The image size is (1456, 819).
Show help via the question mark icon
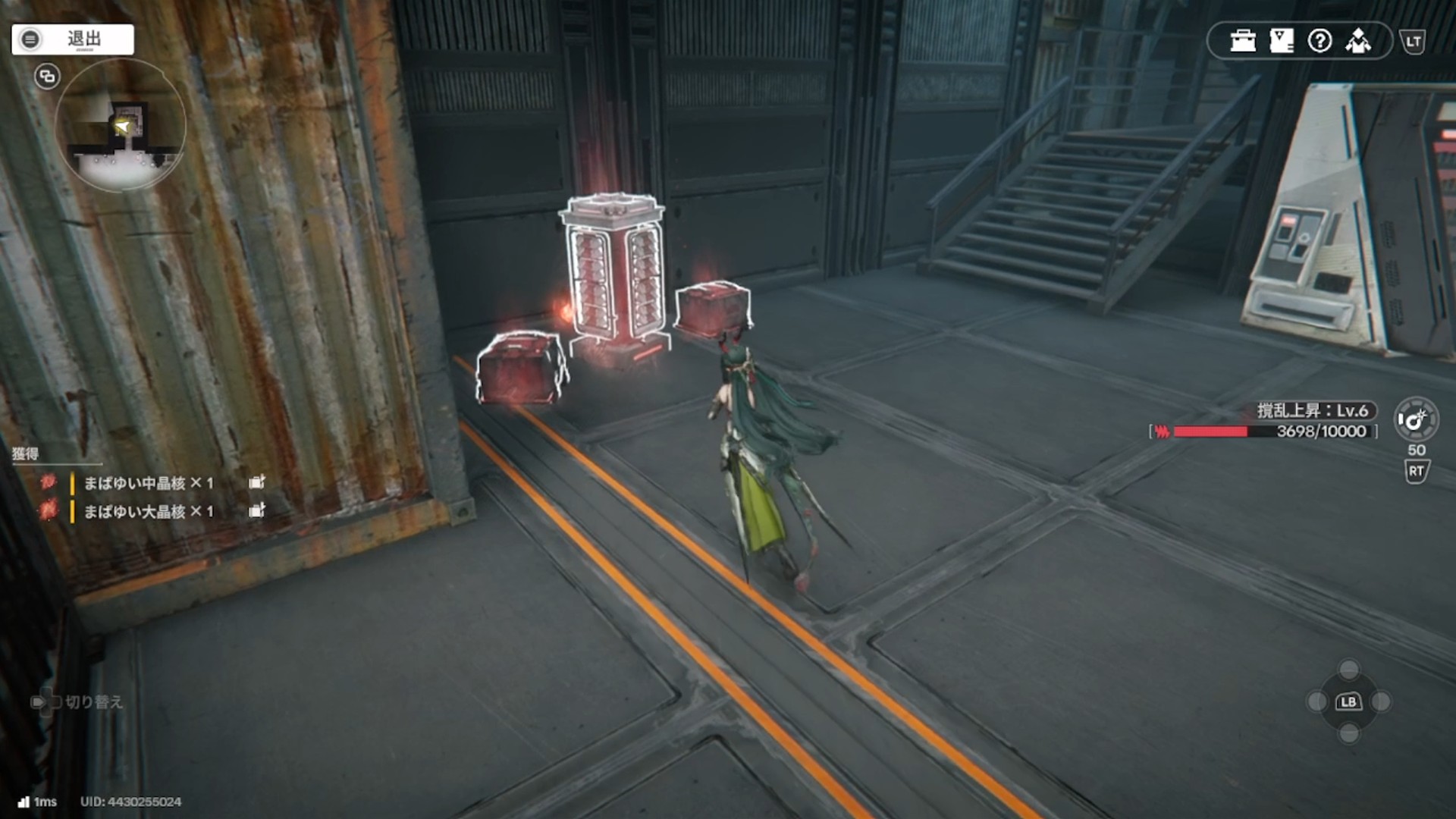pos(1319,41)
